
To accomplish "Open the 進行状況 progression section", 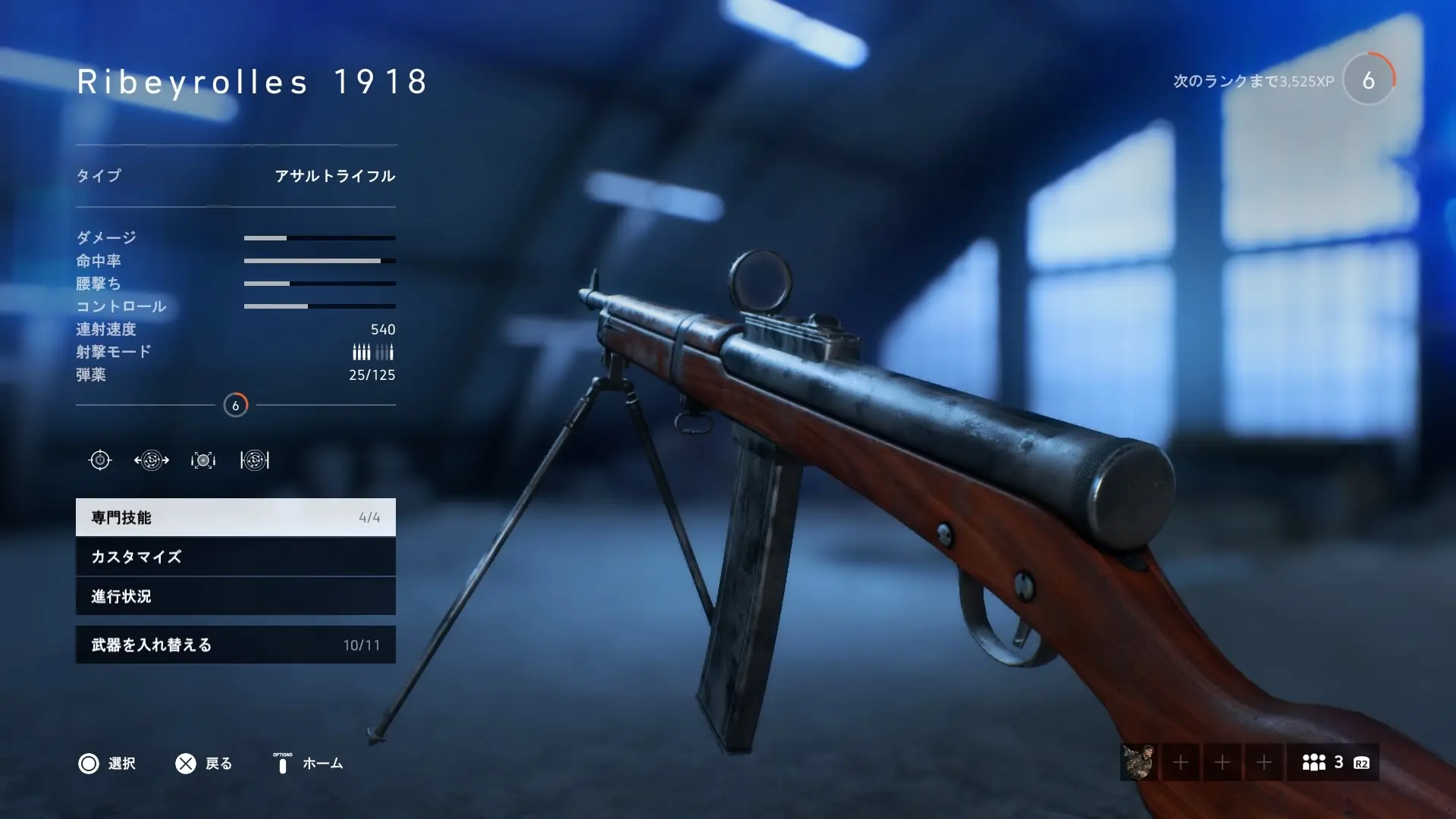I will coord(235,597).
